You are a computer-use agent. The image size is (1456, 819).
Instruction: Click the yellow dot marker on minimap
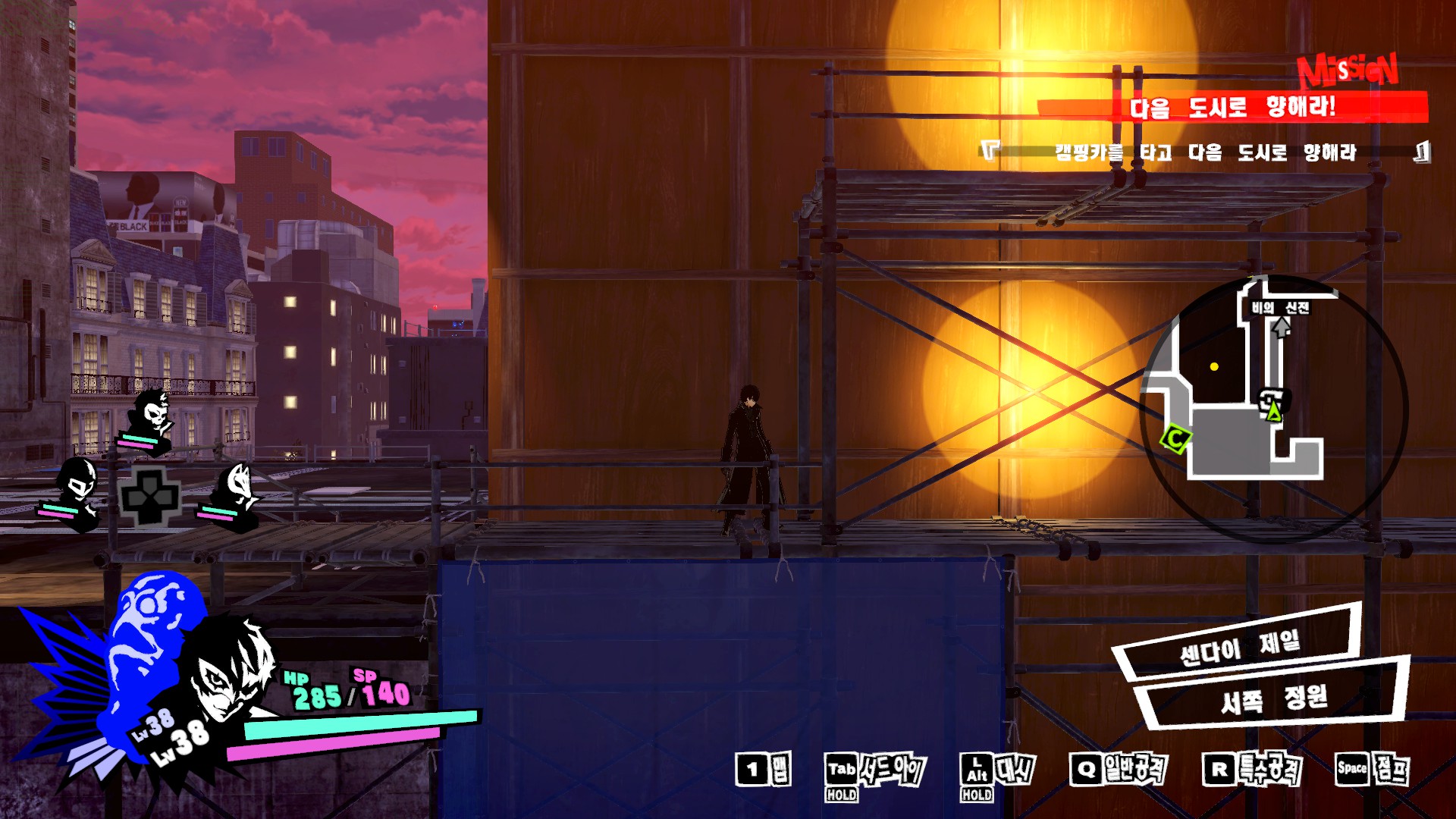(1214, 367)
